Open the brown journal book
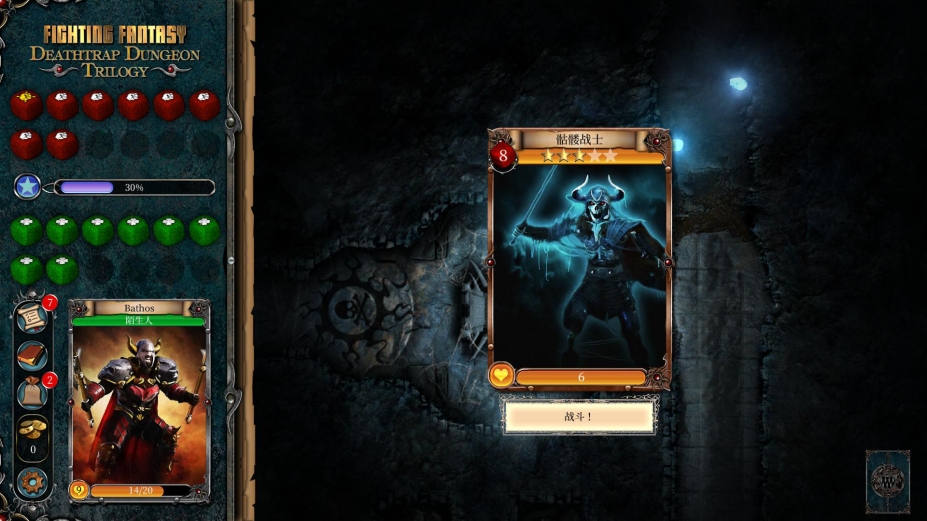The image size is (927, 521). 32,356
